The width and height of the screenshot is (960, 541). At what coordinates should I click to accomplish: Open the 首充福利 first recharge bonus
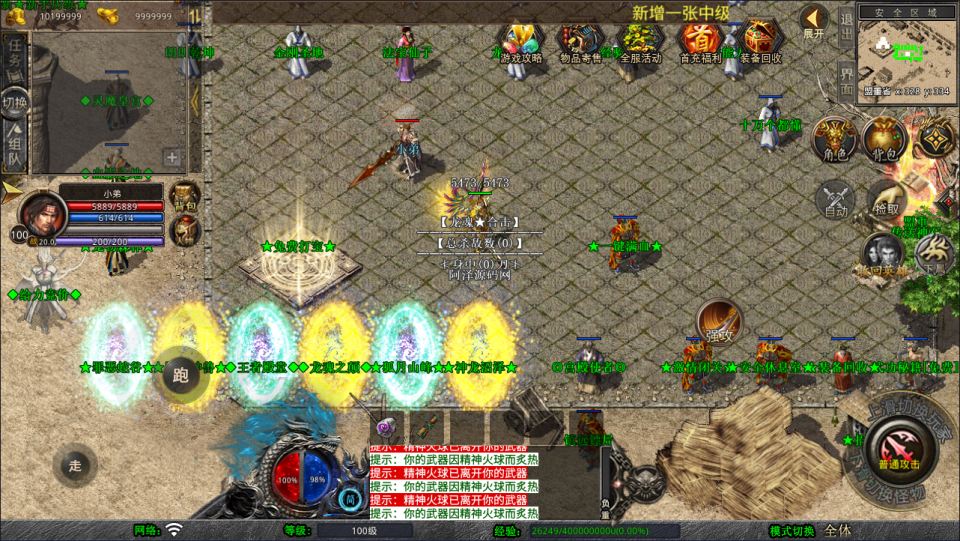(x=701, y=41)
